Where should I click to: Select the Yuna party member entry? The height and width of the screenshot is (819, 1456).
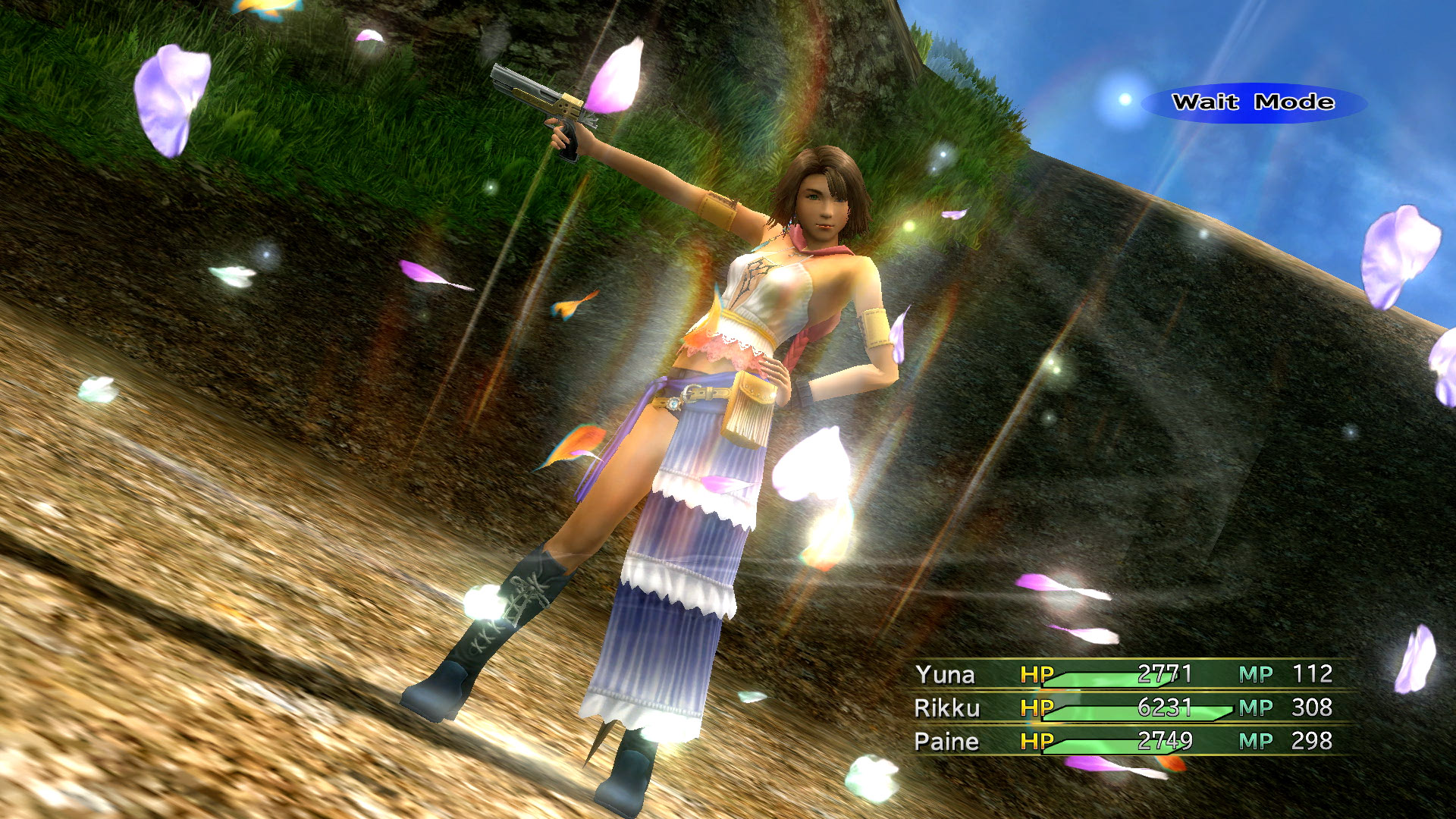coord(946,673)
